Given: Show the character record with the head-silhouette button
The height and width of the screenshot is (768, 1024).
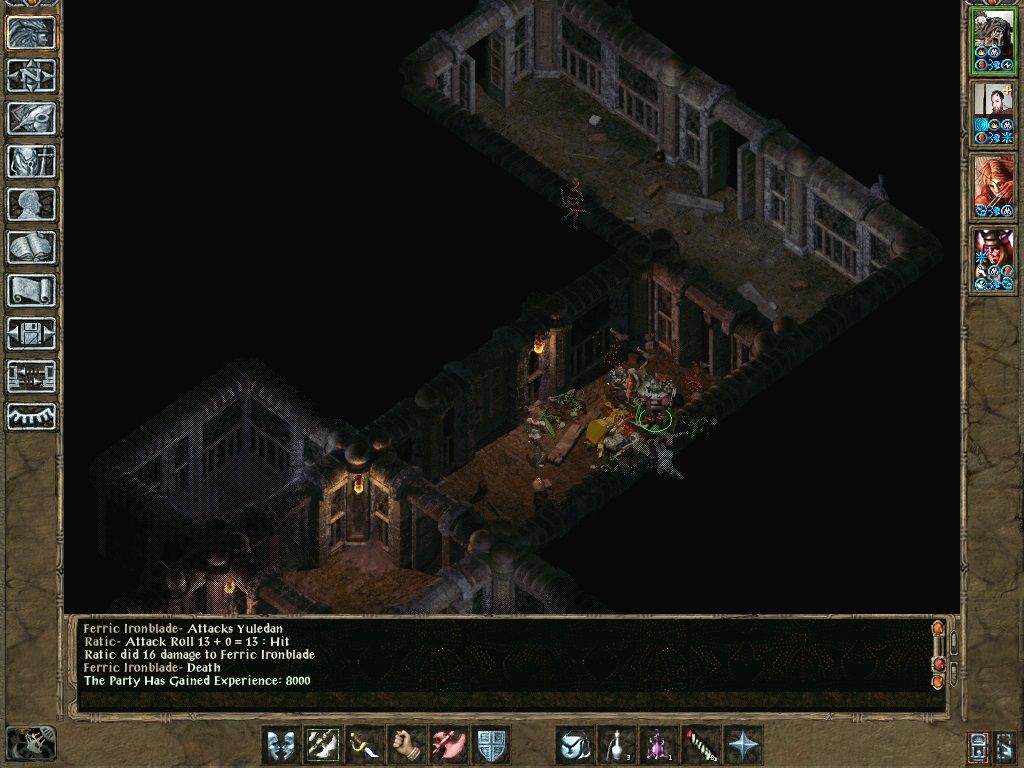Looking at the screenshot, I should click(32, 204).
